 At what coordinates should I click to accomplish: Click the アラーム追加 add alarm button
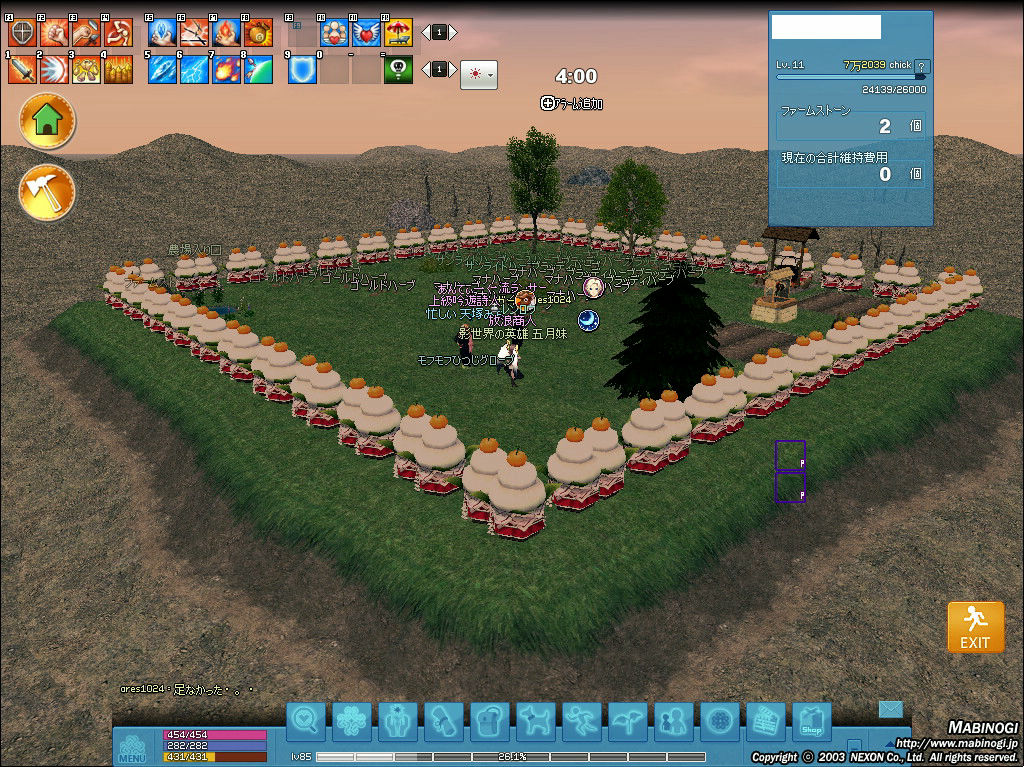click(x=572, y=103)
